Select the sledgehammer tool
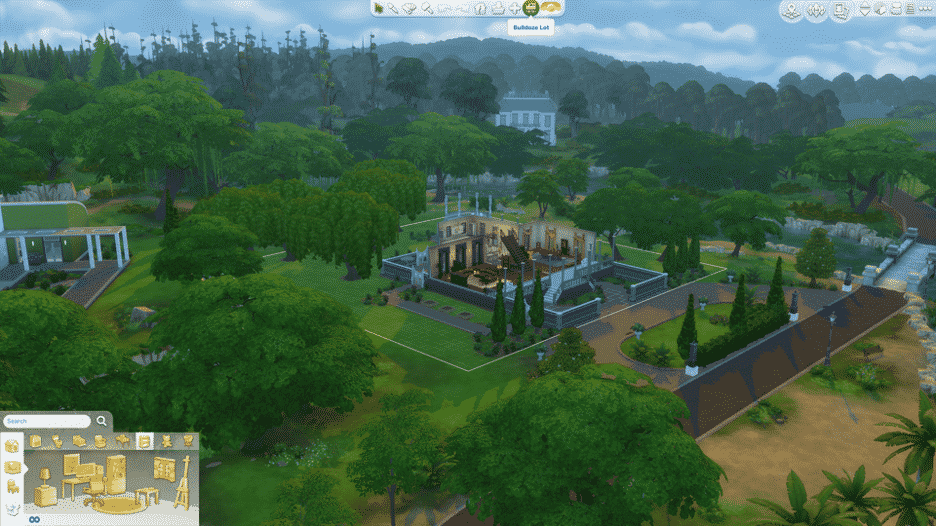The width and height of the screenshot is (936, 526). click(427, 9)
